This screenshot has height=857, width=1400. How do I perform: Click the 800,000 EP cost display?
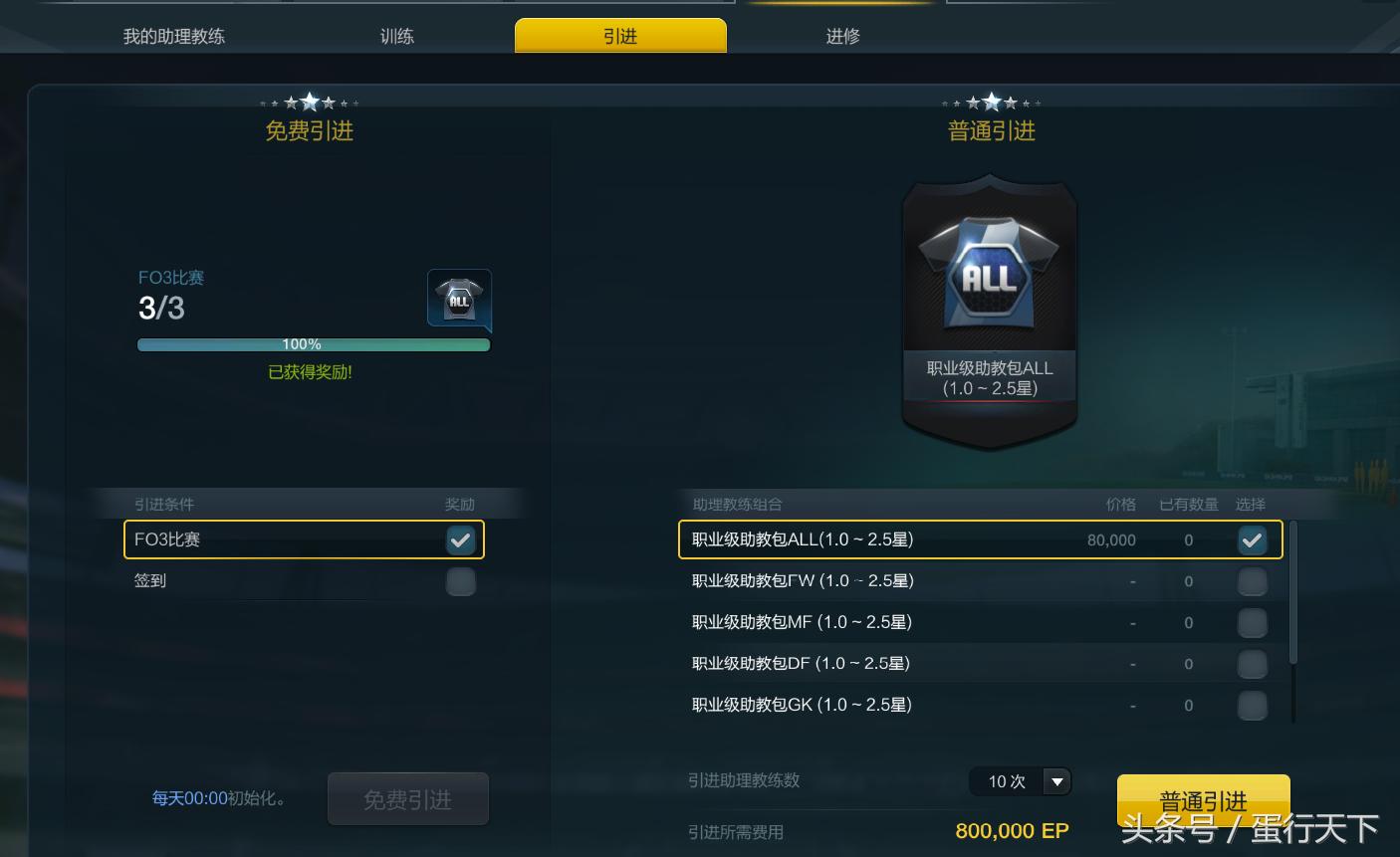(1015, 831)
